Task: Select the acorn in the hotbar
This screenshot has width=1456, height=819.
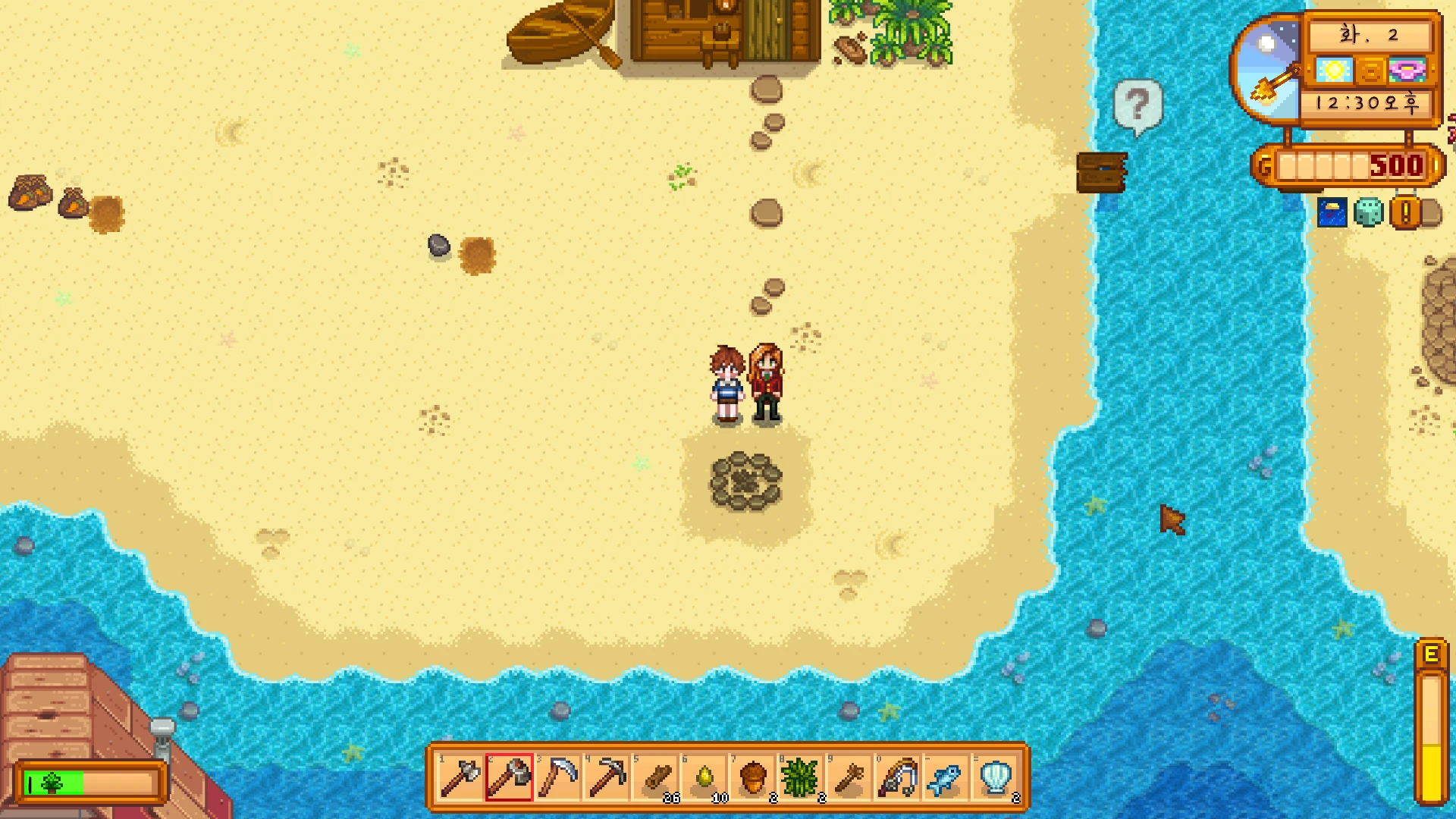Action: (752, 777)
